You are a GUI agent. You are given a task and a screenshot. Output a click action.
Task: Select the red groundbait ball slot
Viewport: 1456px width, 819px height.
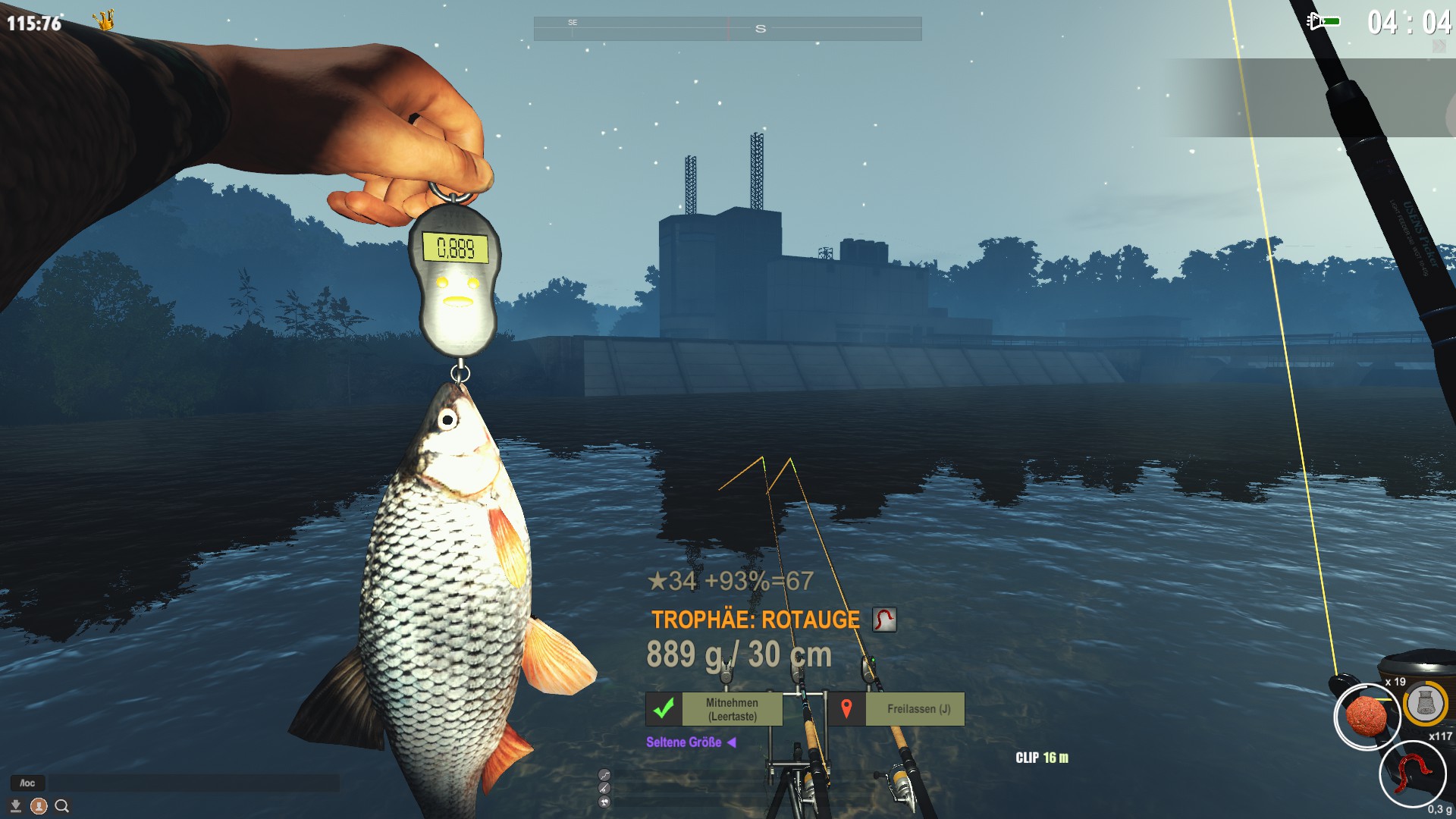tap(1366, 716)
